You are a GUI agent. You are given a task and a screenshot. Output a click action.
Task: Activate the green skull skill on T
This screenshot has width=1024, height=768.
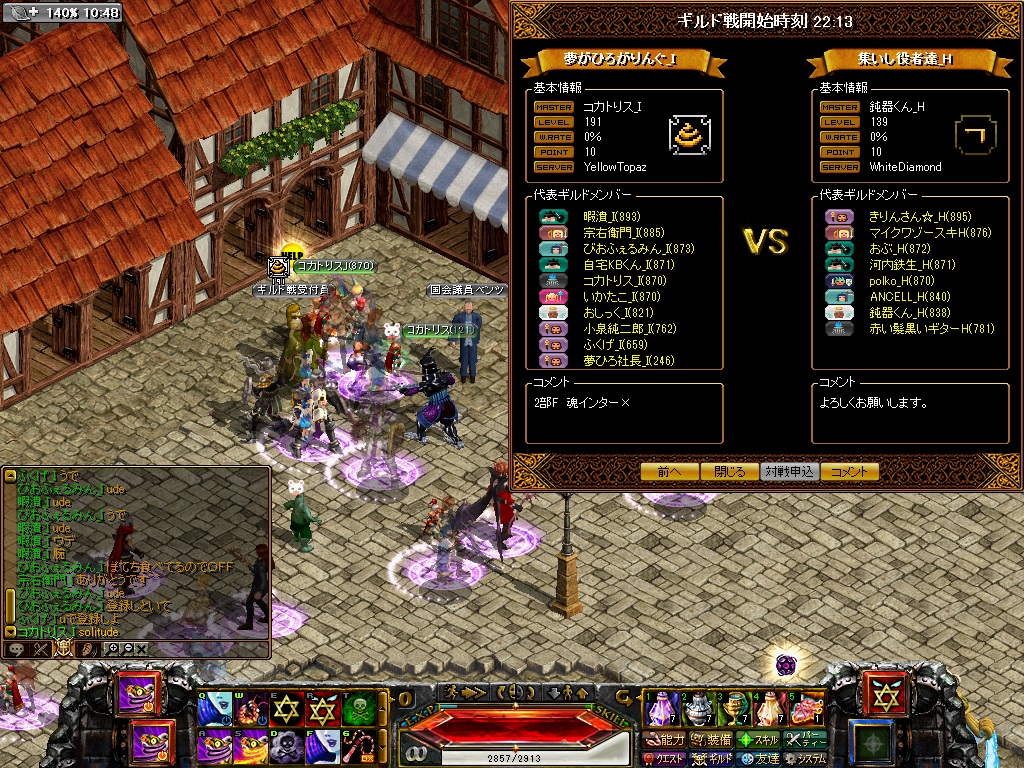tap(359, 710)
